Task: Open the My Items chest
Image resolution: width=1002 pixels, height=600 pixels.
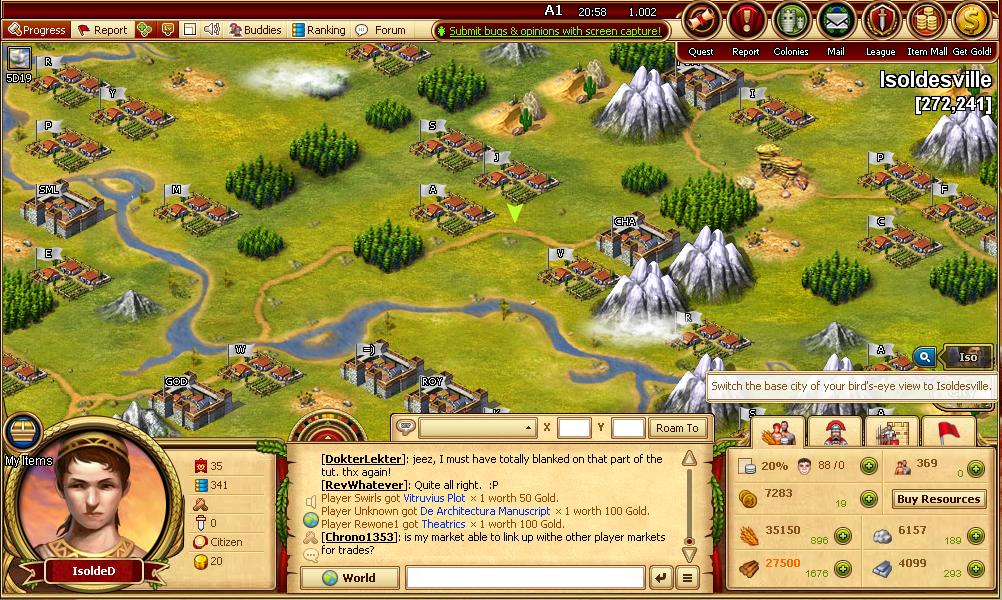Action: pos(22,432)
